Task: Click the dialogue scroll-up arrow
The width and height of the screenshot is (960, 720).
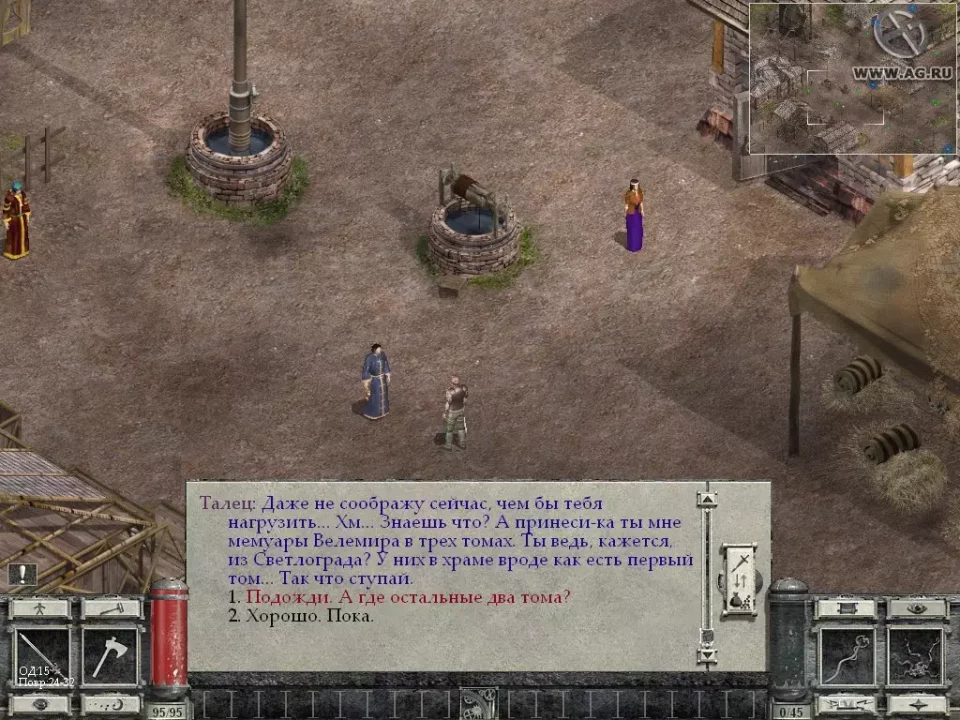Action: point(707,498)
